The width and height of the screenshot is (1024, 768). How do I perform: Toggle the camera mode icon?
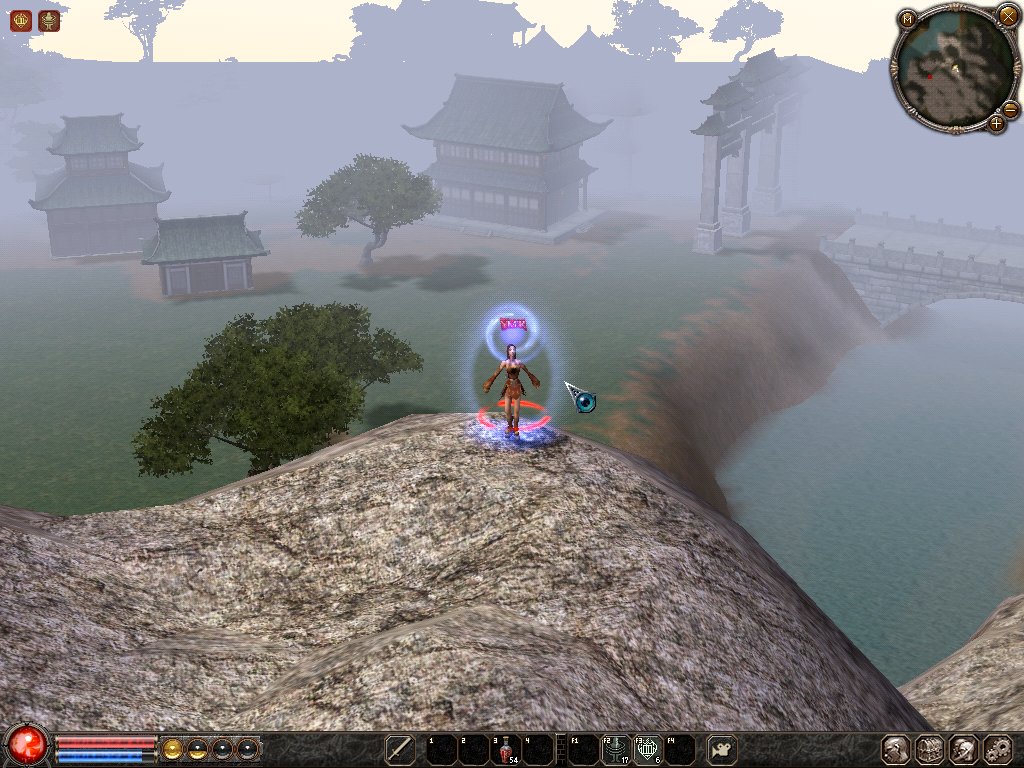tap(722, 749)
